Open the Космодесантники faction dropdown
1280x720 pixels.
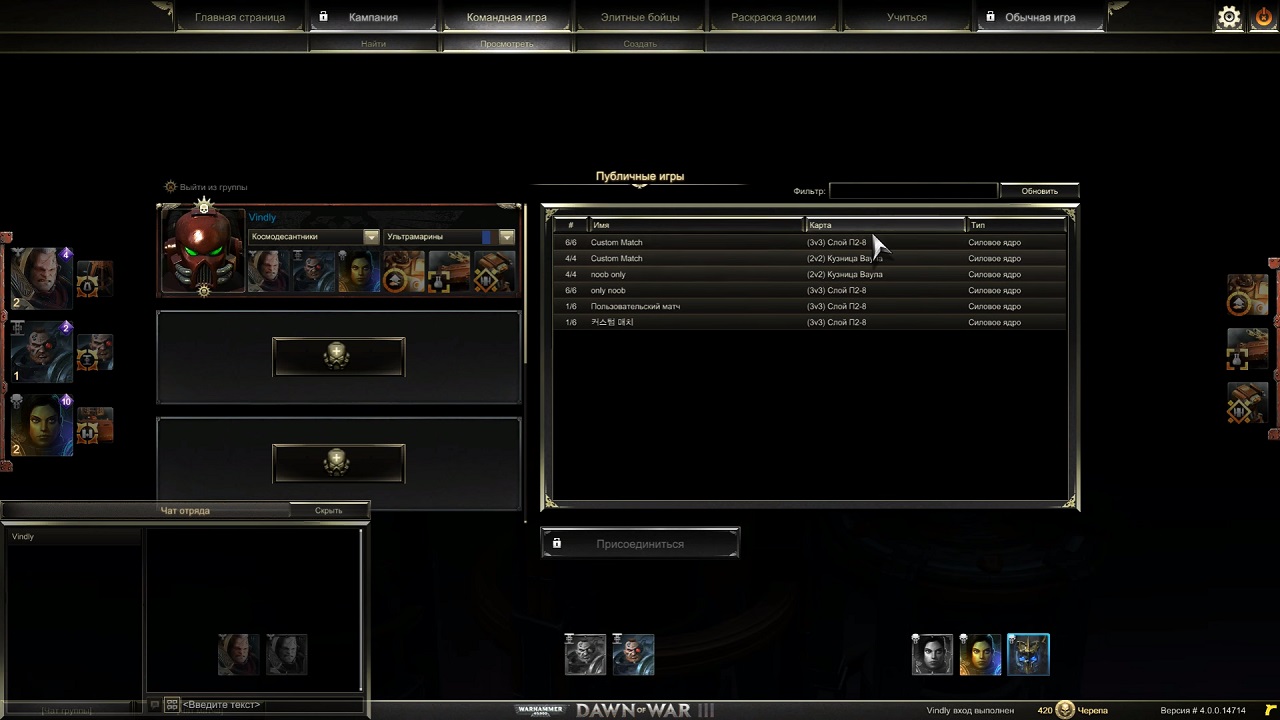click(x=314, y=237)
